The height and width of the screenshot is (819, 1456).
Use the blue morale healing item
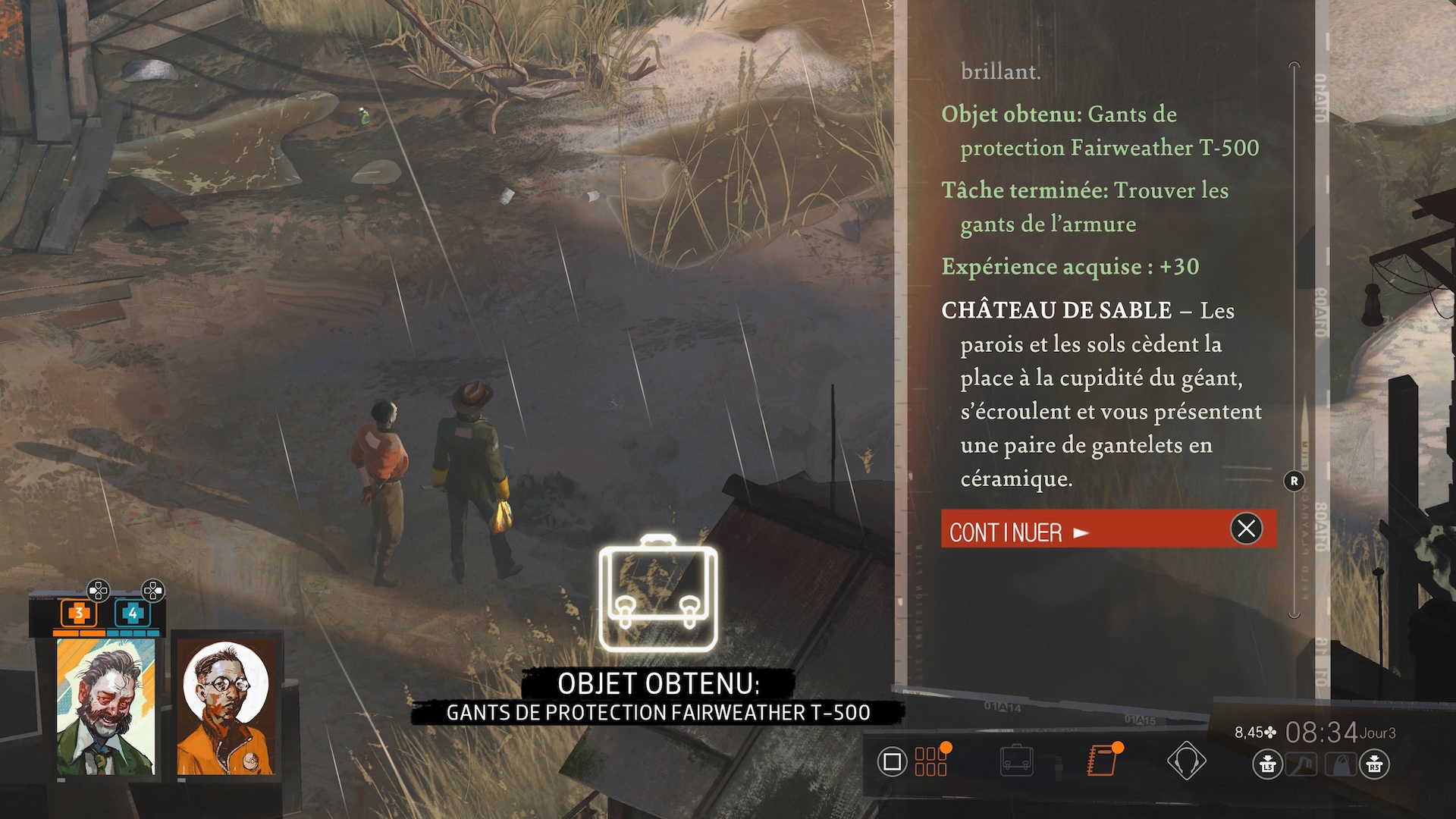tap(133, 613)
